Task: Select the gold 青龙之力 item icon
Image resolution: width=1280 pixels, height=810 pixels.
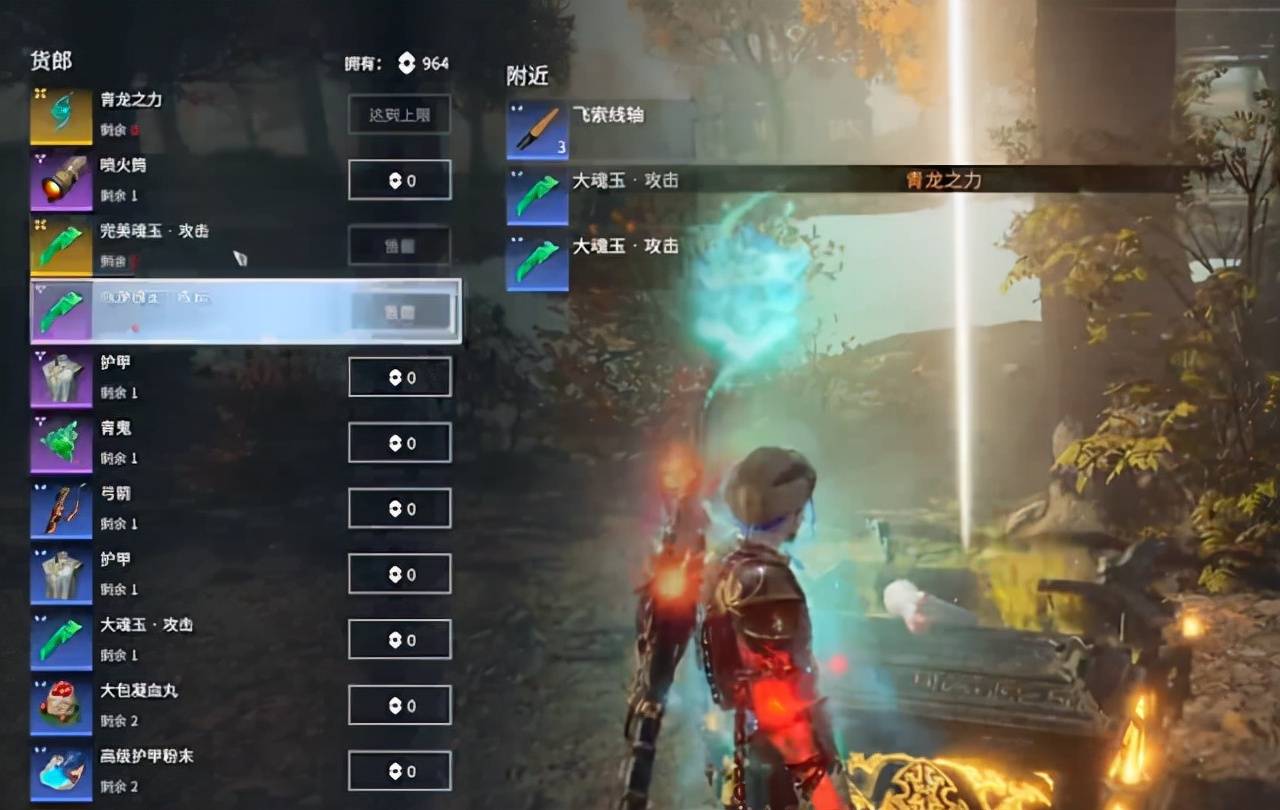Action: 61,115
